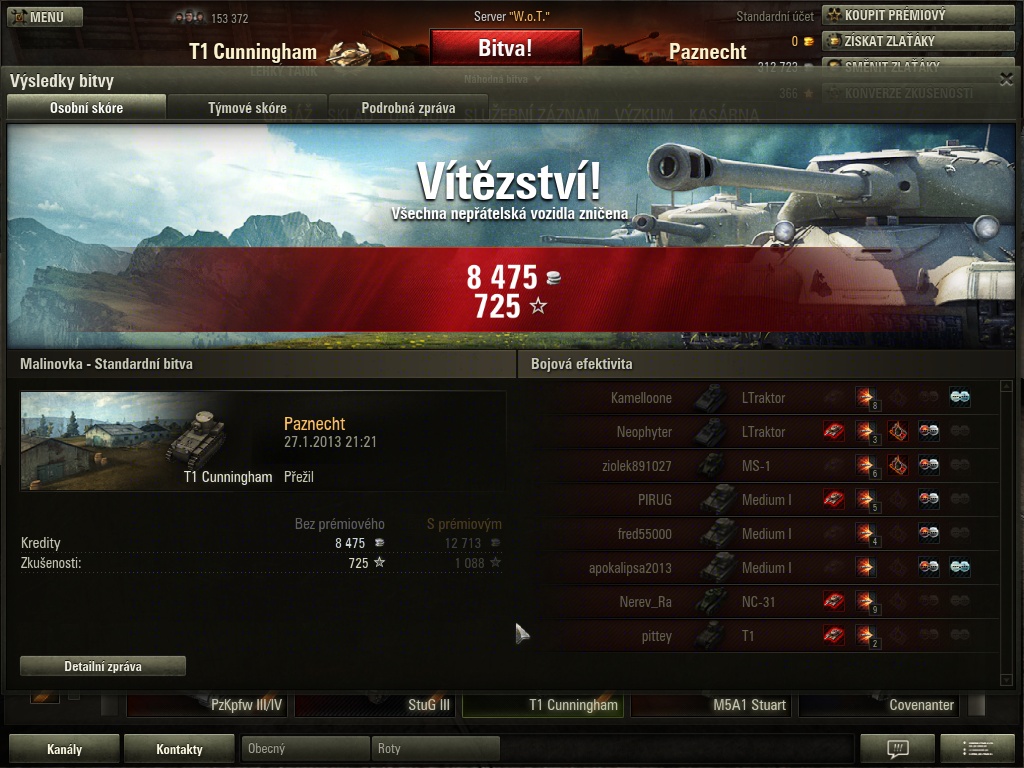Select the StuG III tank in carousel
The image size is (1024, 768).
pyautogui.click(x=376, y=705)
